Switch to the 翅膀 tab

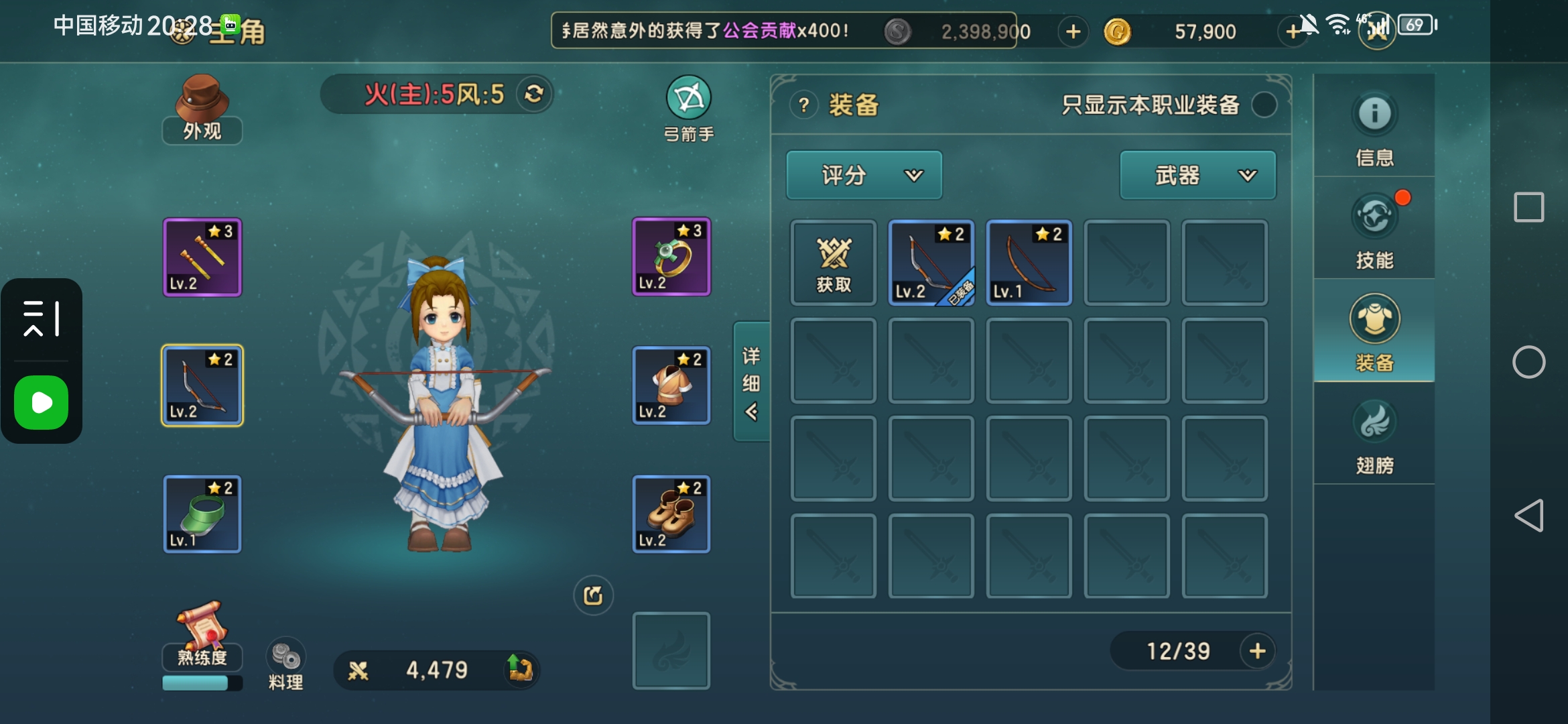coord(1374,434)
